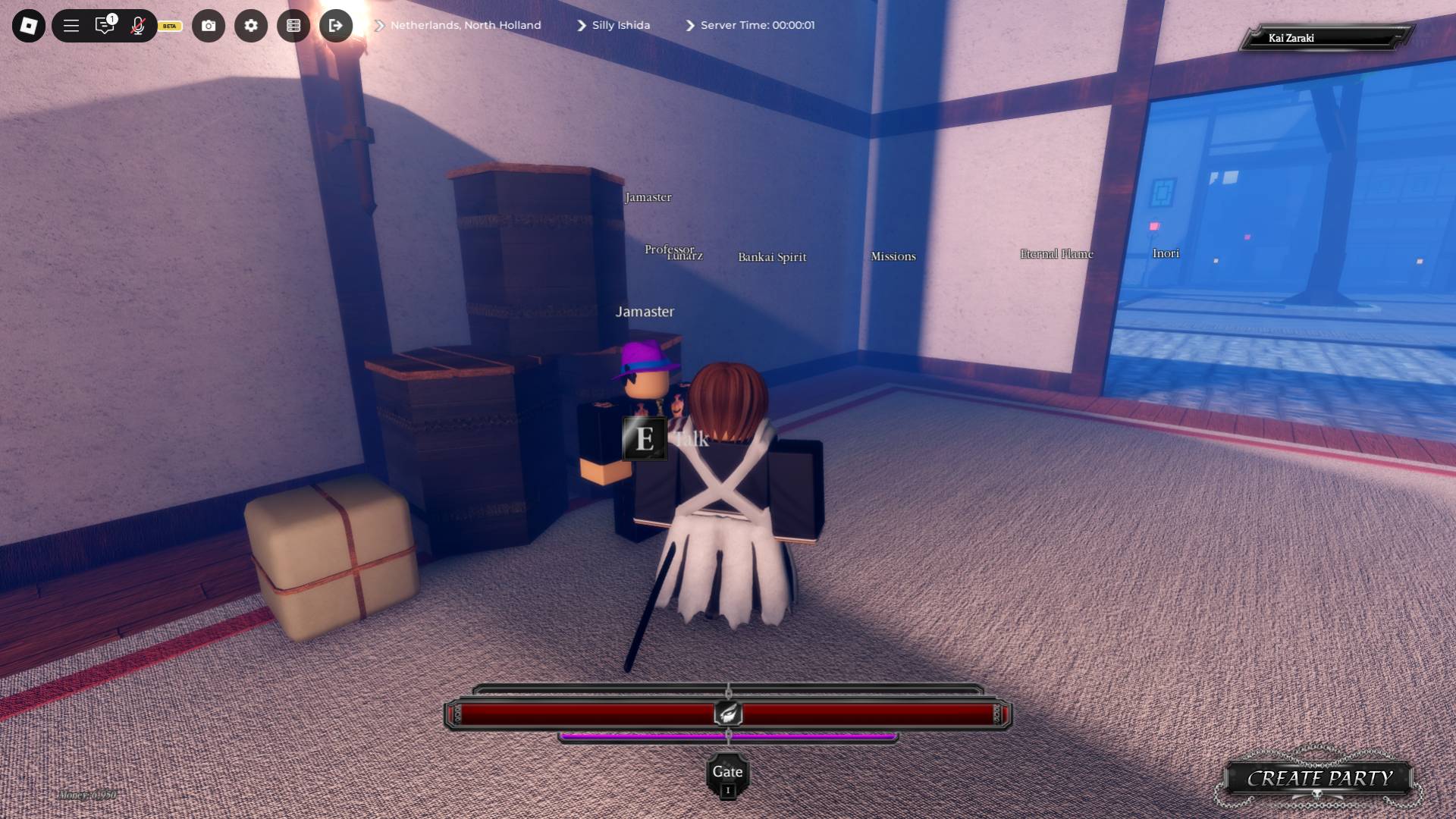The image size is (1456, 819).
Task: Select the Missions label on the wall
Action: tap(893, 256)
